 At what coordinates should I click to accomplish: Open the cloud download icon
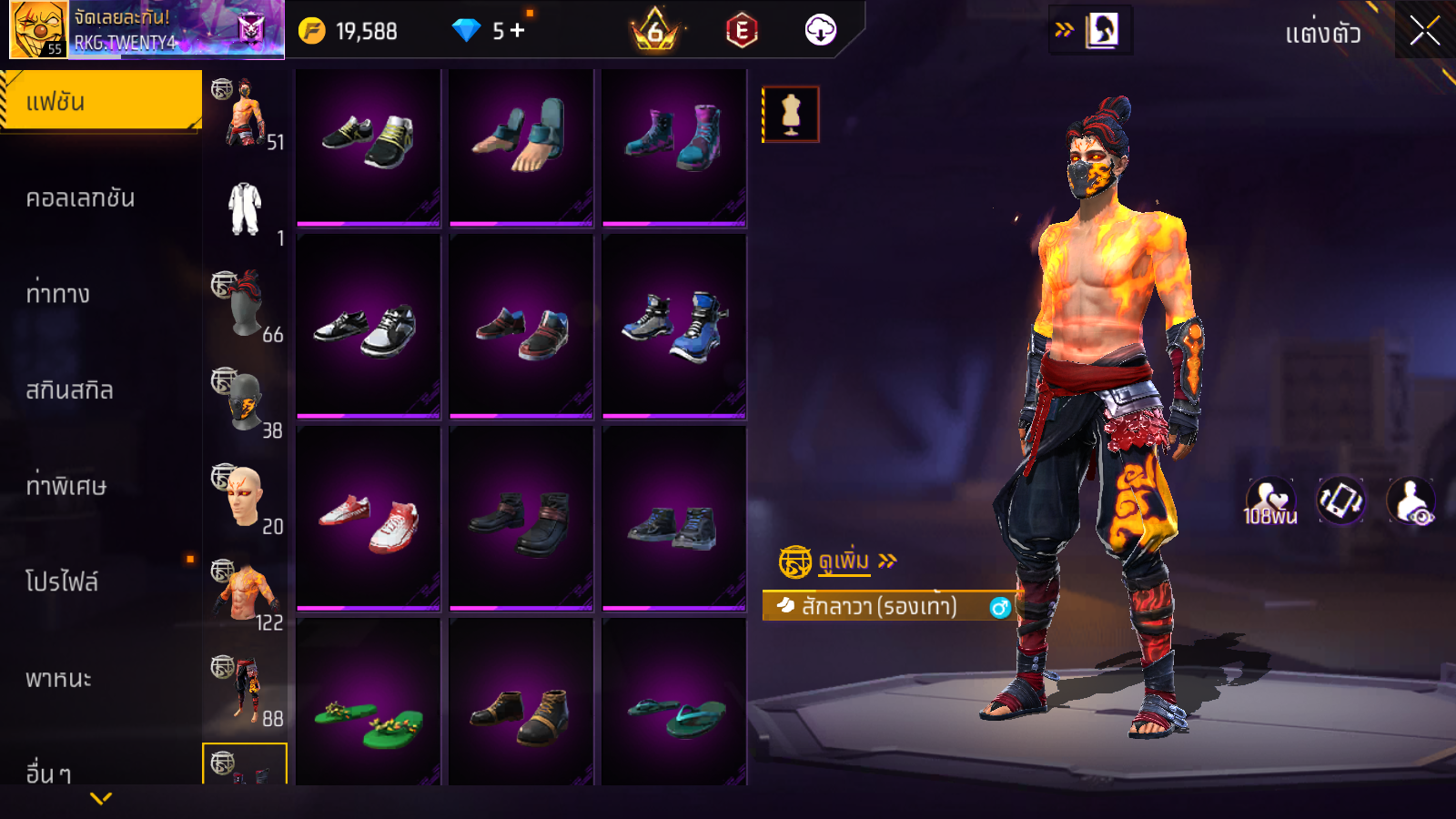820,31
